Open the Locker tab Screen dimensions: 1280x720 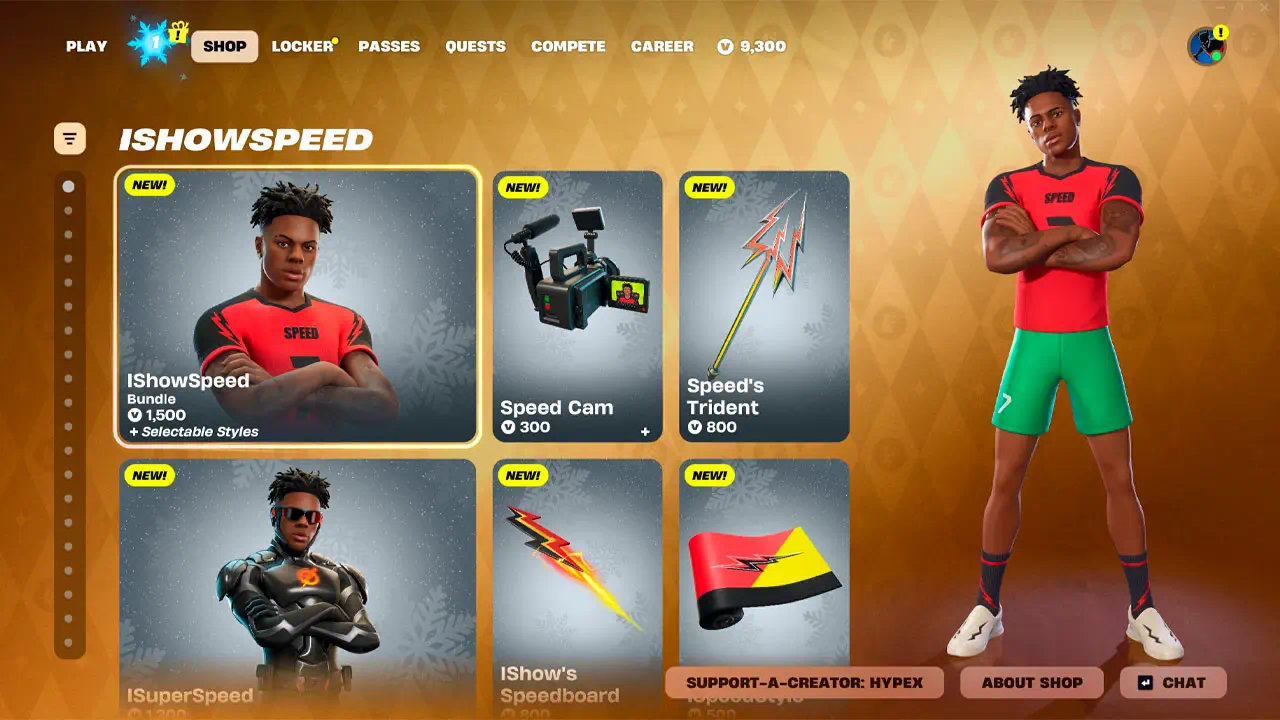click(x=302, y=46)
